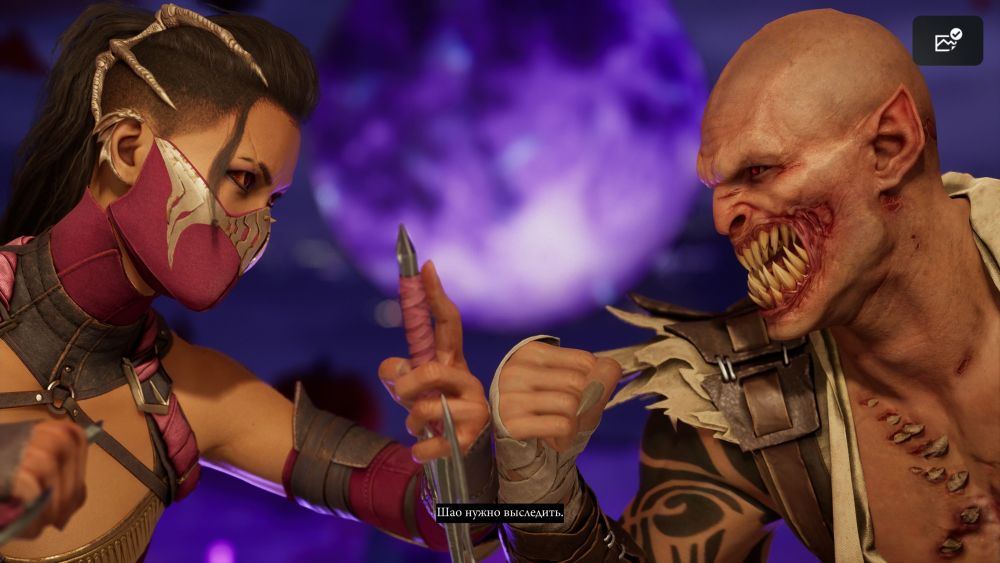This screenshot has height=563, width=1000.
Task: Click the screenshot-saved image icon overlay
Action: [x=947, y=41]
